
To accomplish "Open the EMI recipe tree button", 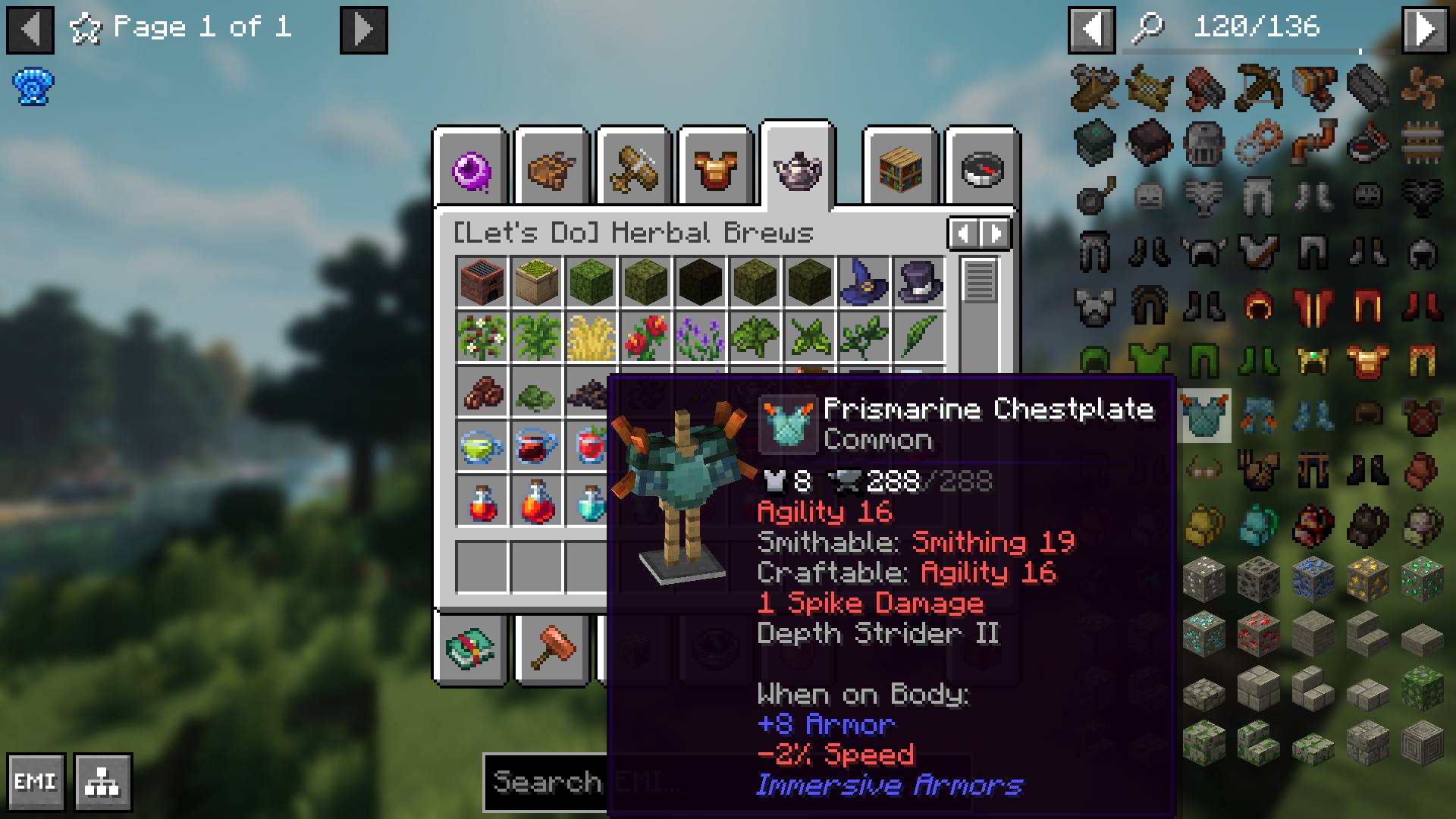I will (x=103, y=782).
